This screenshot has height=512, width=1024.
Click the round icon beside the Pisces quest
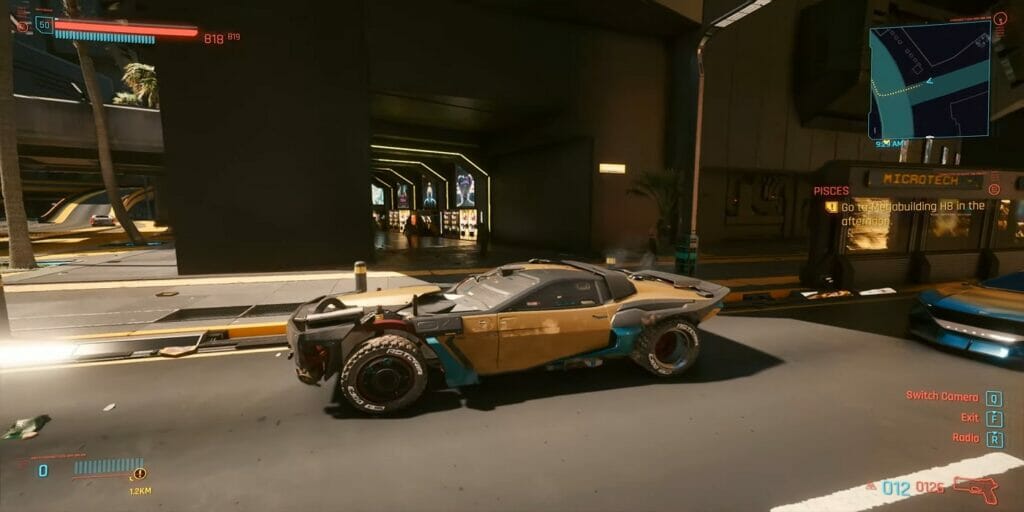tap(993, 189)
